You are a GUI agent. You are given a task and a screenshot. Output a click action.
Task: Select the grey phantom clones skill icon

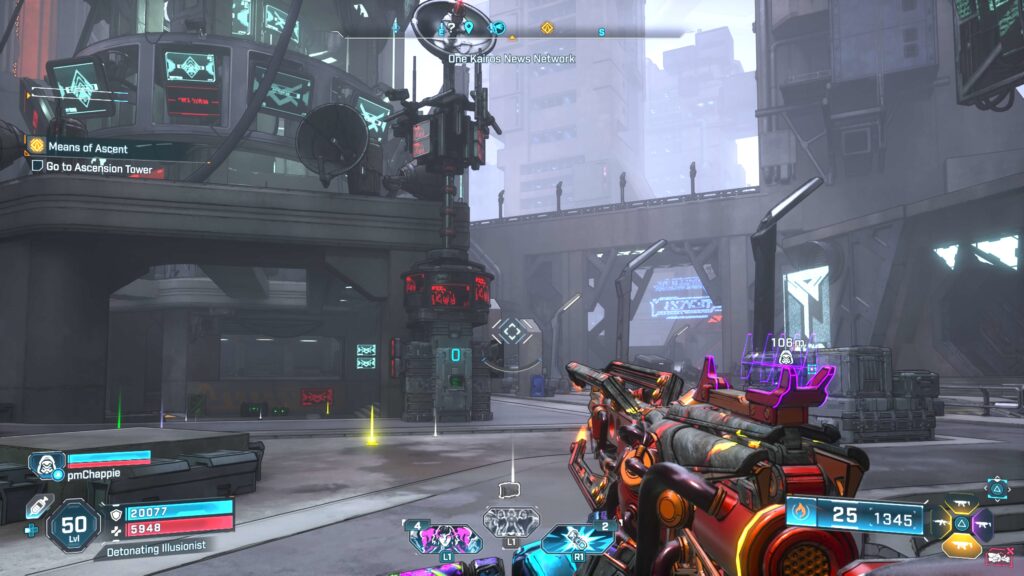(511, 521)
